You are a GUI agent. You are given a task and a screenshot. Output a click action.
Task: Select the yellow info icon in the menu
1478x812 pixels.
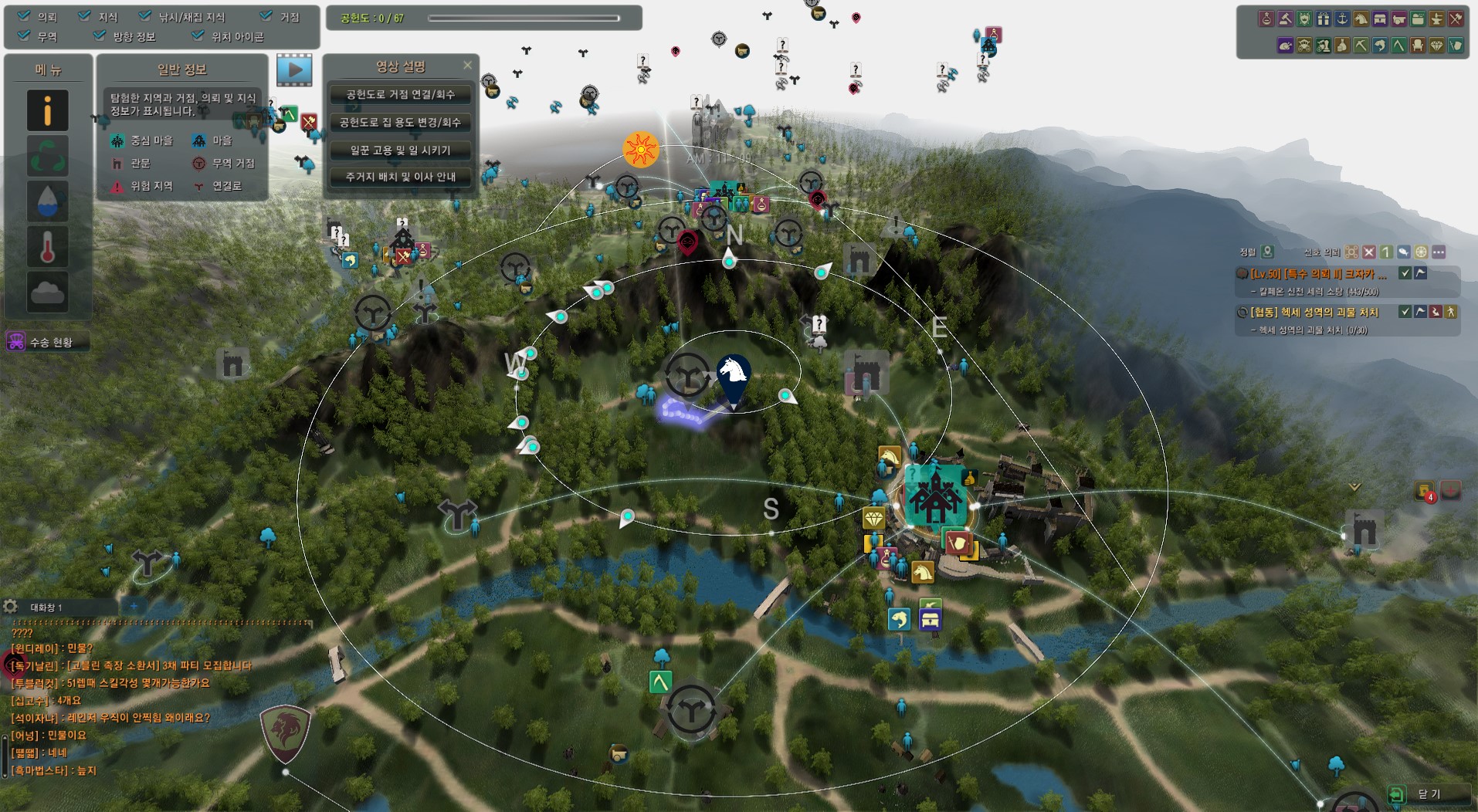point(48,110)
